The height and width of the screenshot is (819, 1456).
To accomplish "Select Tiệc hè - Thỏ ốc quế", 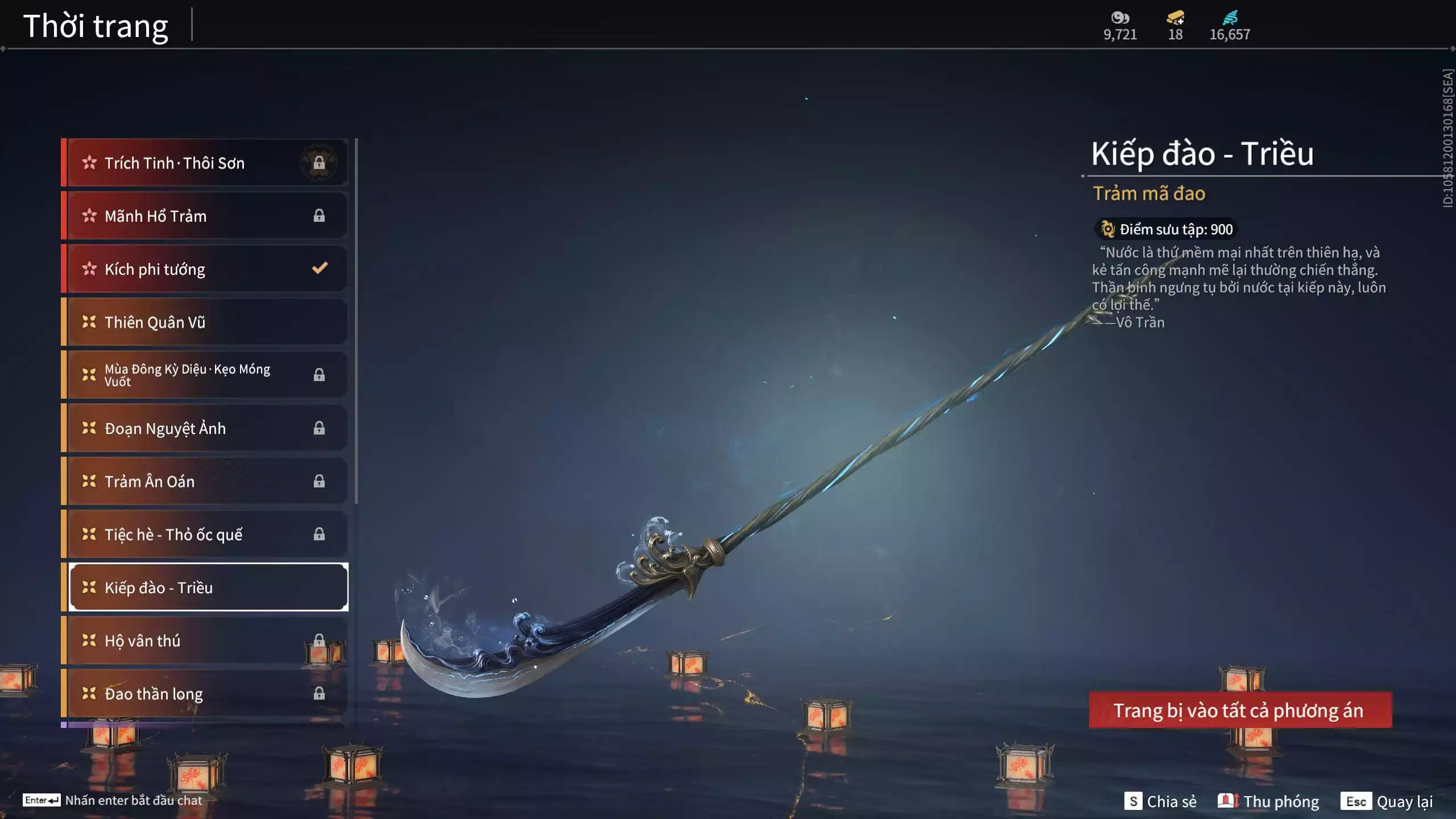I will point(205,534).
